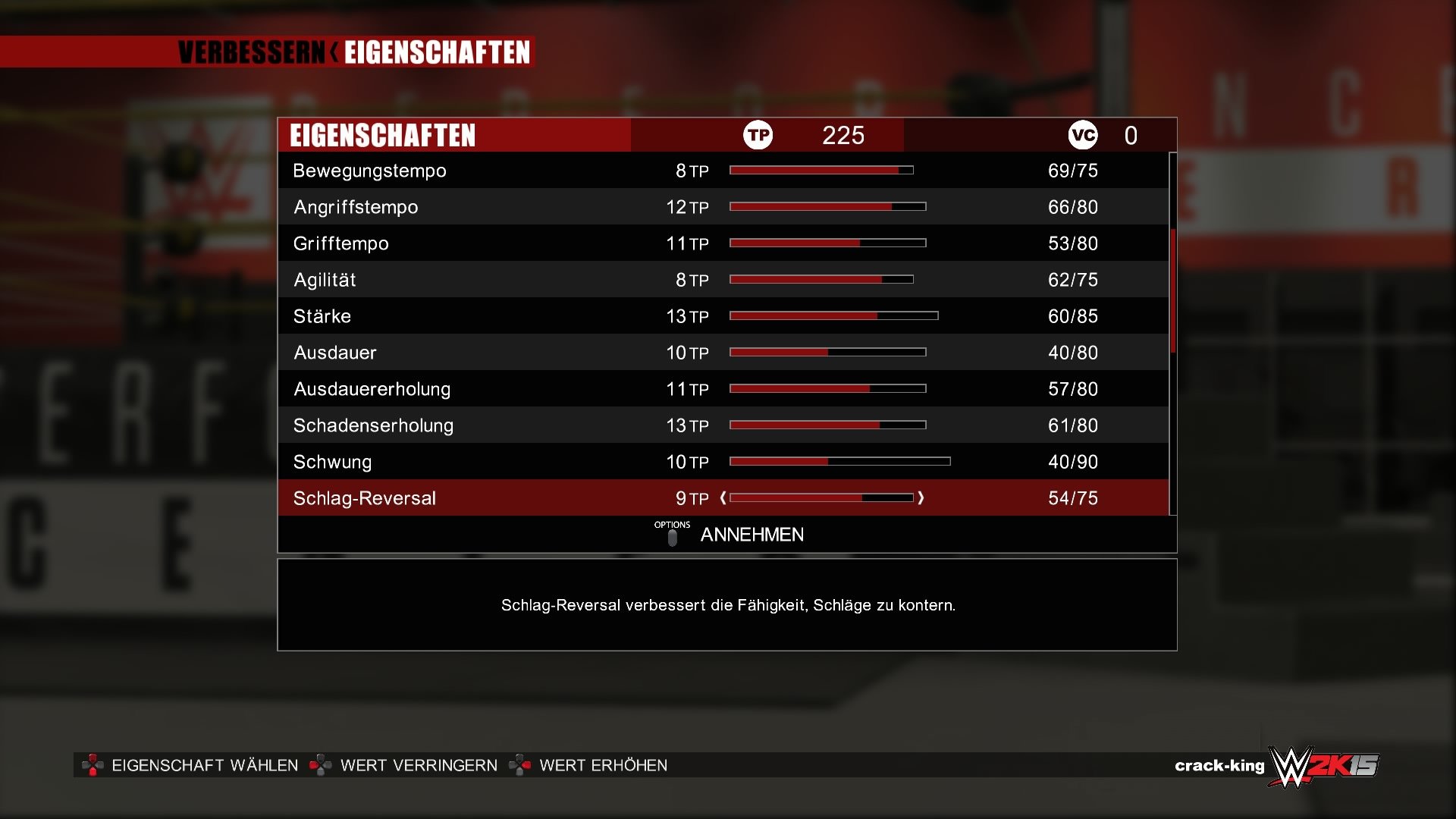The width and height of the screenshot is (1456, 819).
Task: Click the VC currency icon
Action: point(1084,136)
